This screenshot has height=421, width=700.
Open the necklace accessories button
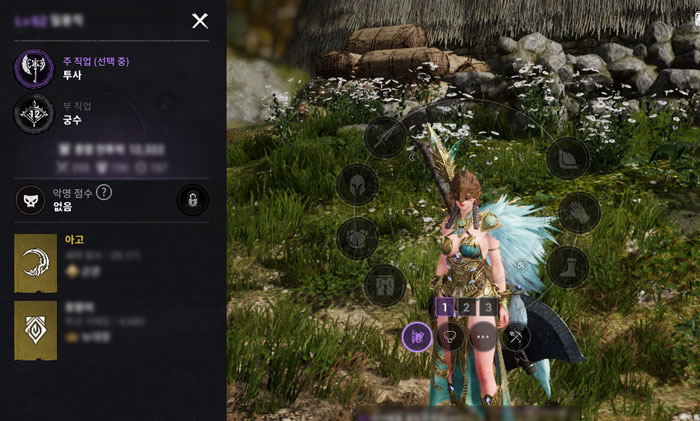click(x=451, y=337)
